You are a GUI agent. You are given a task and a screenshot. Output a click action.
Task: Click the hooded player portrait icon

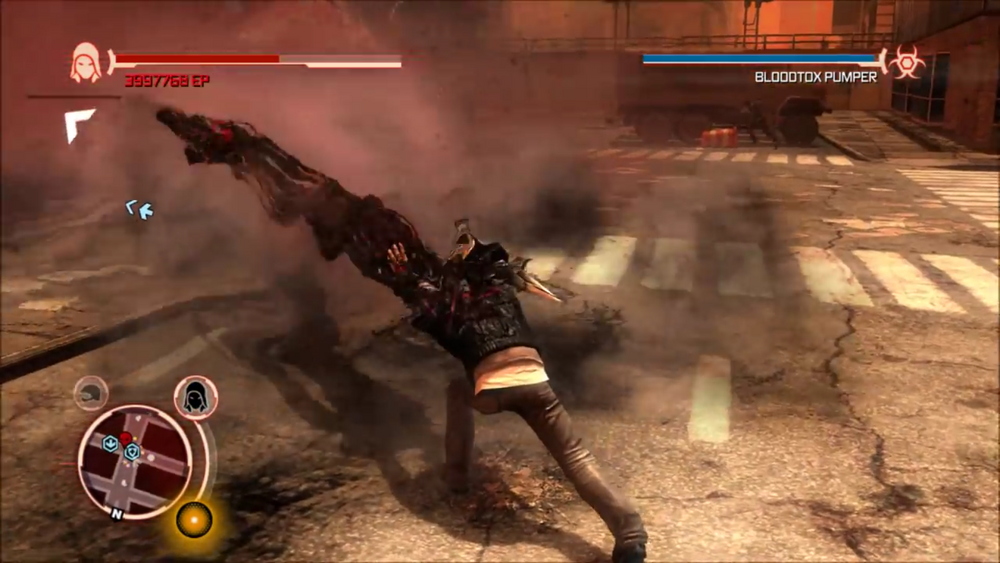[86, 63]
